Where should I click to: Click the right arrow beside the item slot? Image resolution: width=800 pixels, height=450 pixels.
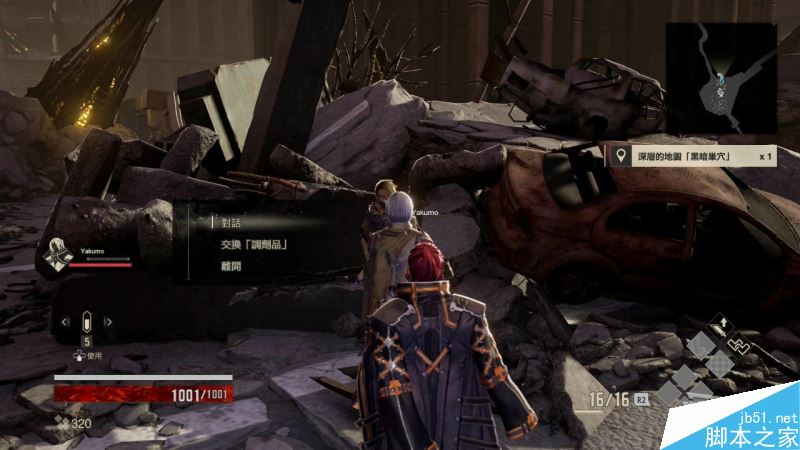[x=109, y=322]
